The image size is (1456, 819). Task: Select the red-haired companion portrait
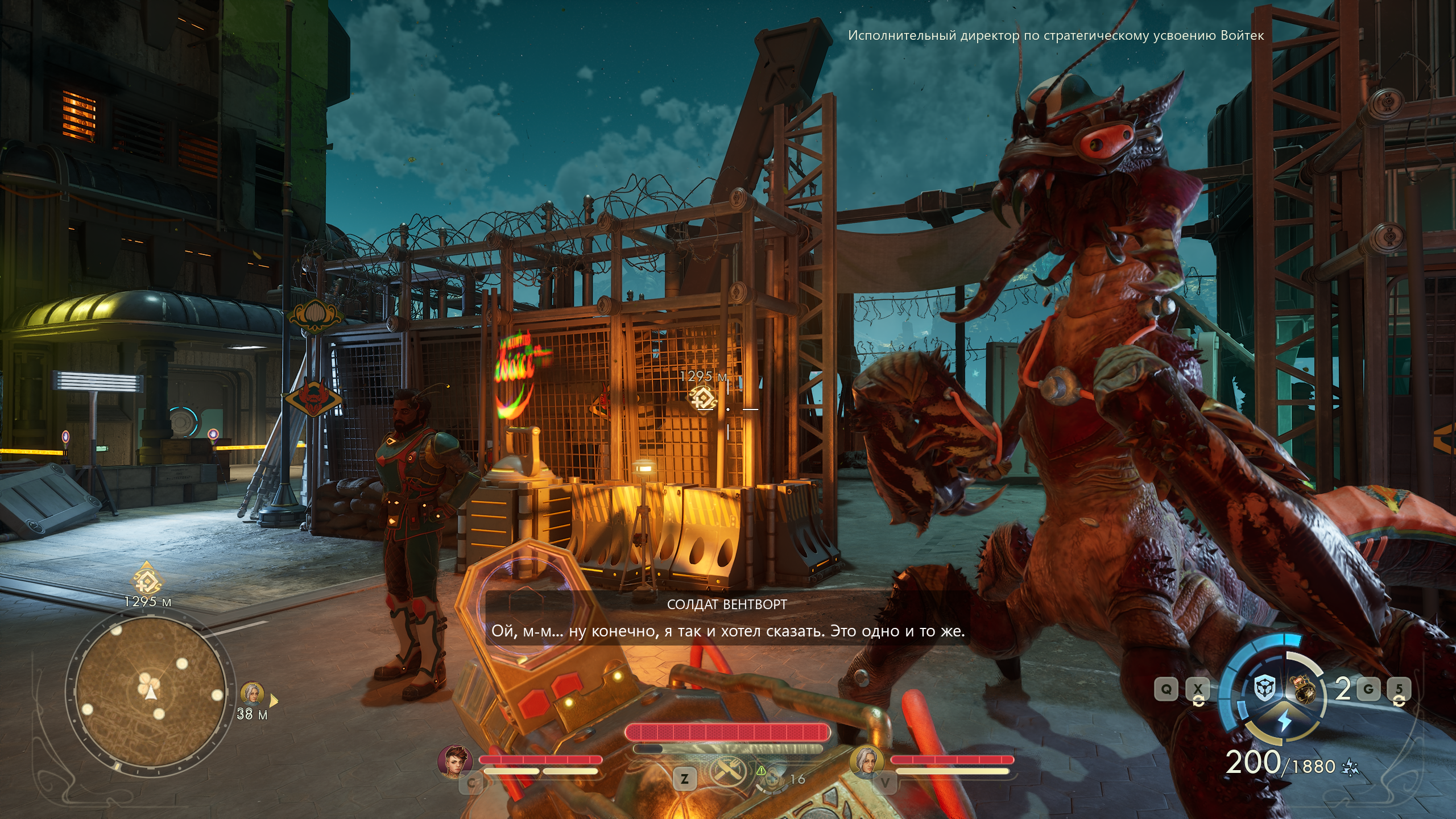(455, 760)
